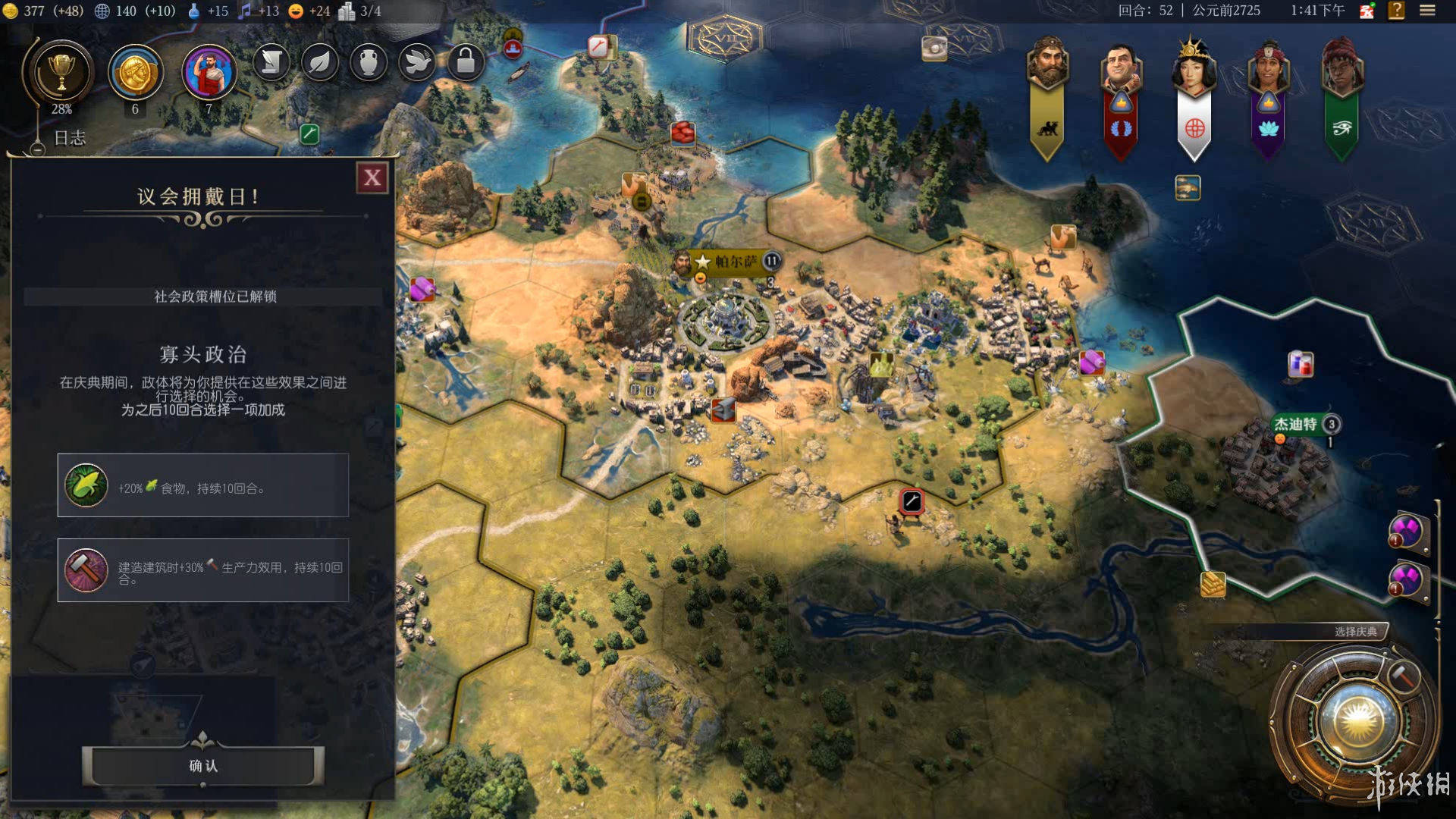Open the locked feature padlock icon
The width and height of the screenshot is (1456, 819).
pyautogui.click(x=466, y=62)
